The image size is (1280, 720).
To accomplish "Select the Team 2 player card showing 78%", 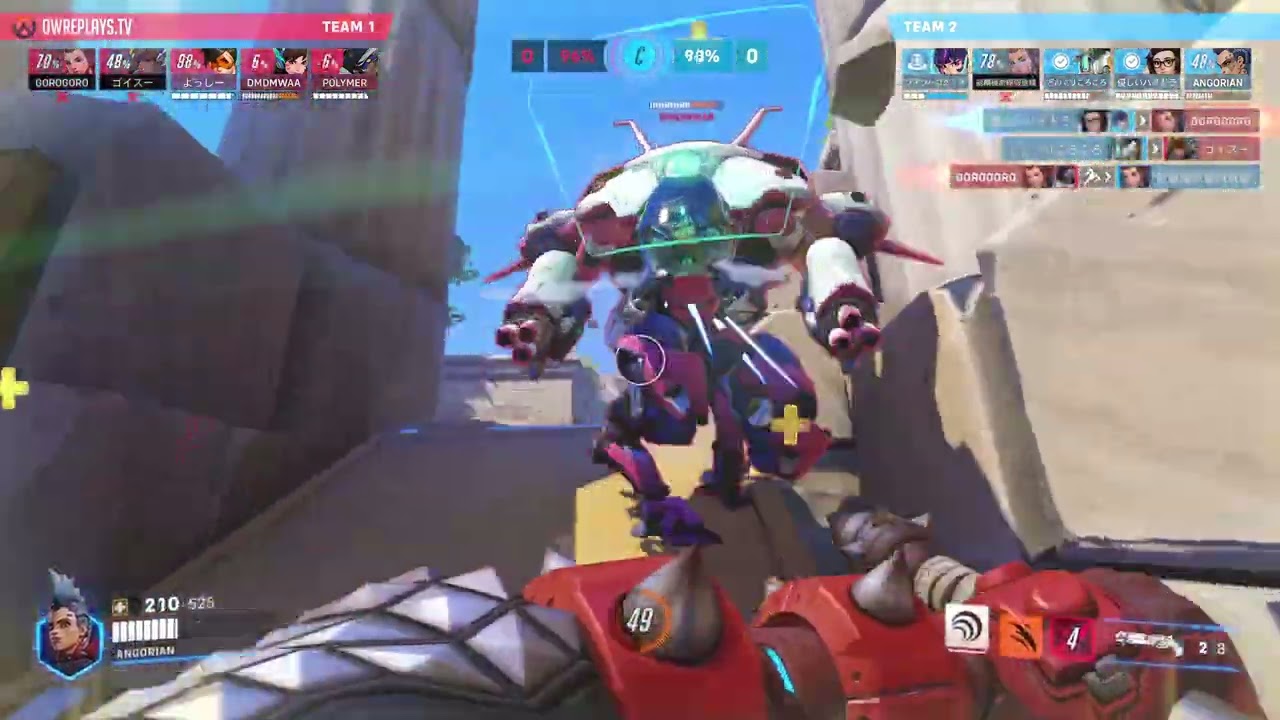I will [x=1006, y=70].
